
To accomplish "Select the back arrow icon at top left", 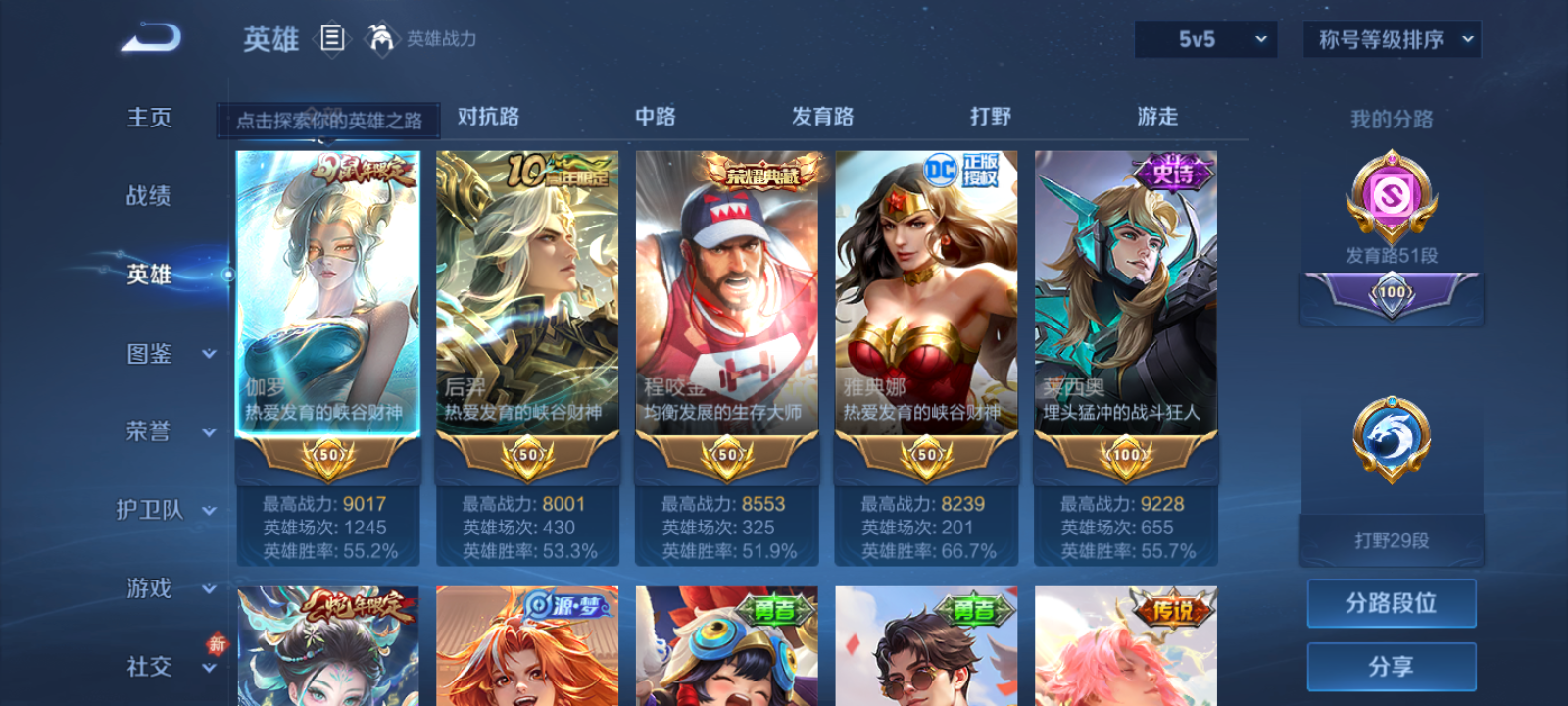I will [x=149, y=37].
